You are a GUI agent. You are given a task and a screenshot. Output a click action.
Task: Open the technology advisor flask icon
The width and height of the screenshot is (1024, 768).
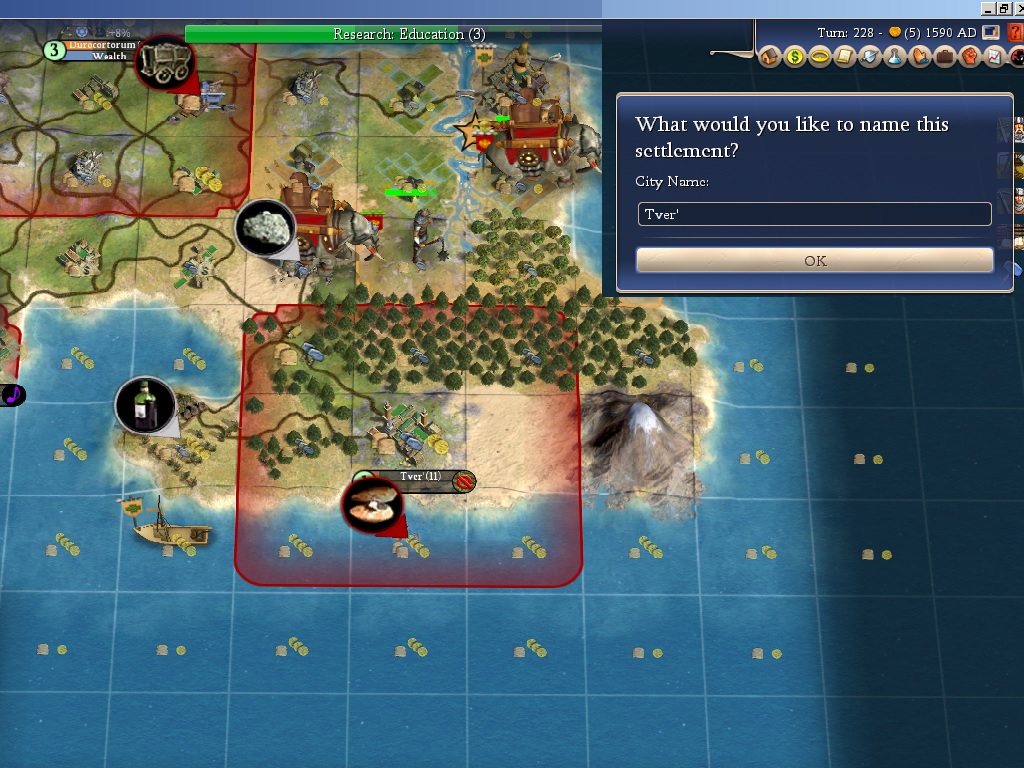895,57
